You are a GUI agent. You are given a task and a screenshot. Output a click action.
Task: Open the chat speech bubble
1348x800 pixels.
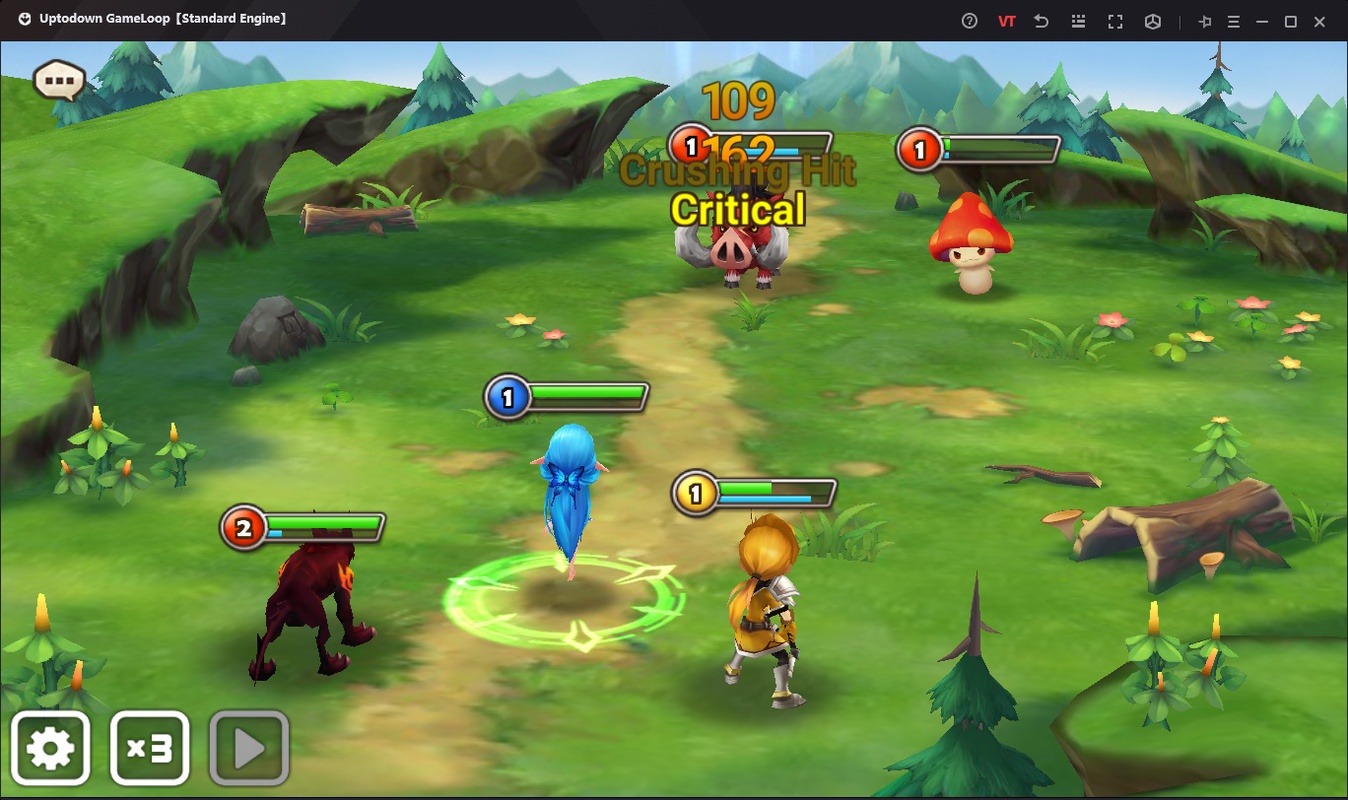(59, 79)
